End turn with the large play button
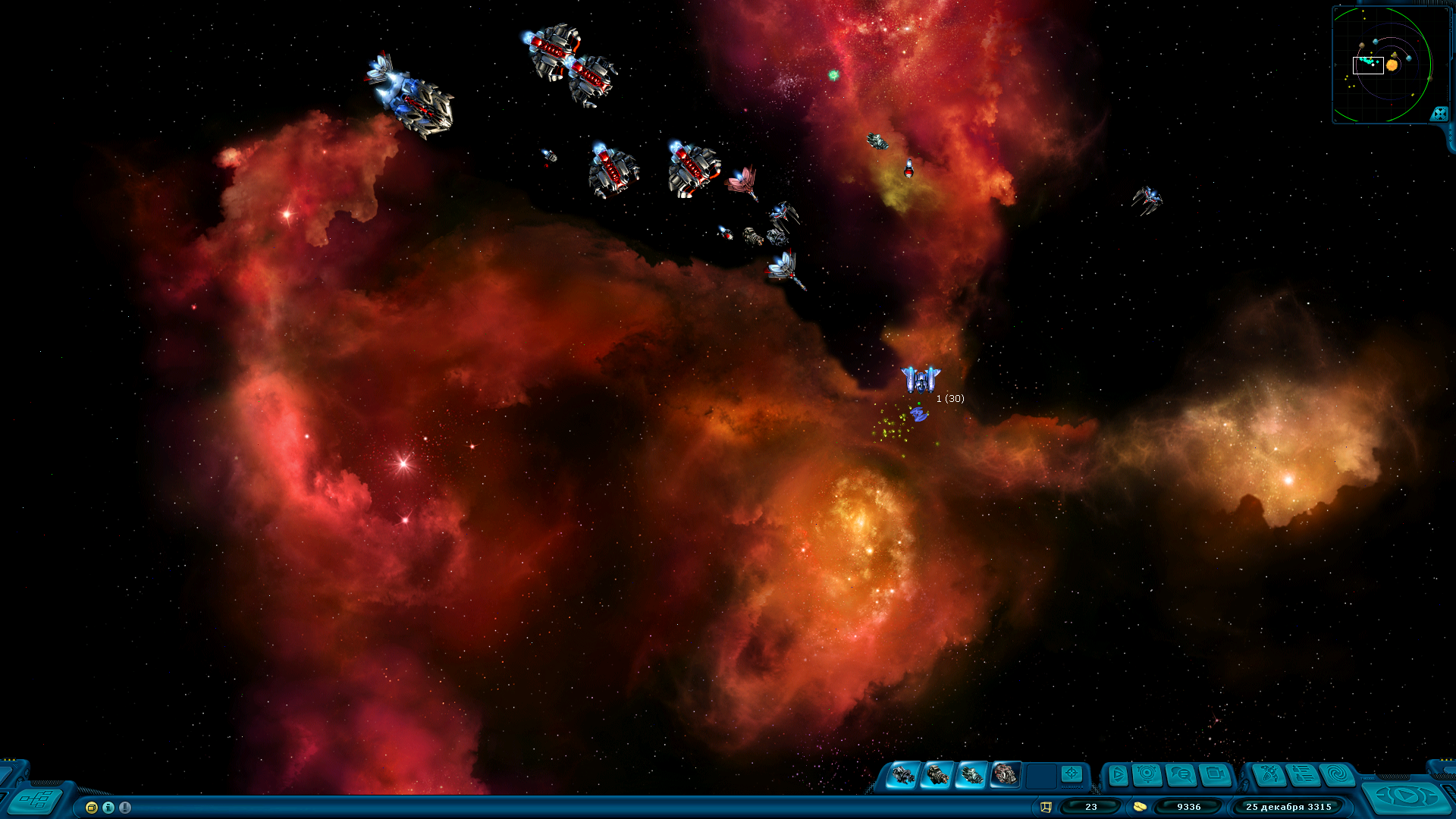1456x819 pixels. point(1406,796)
